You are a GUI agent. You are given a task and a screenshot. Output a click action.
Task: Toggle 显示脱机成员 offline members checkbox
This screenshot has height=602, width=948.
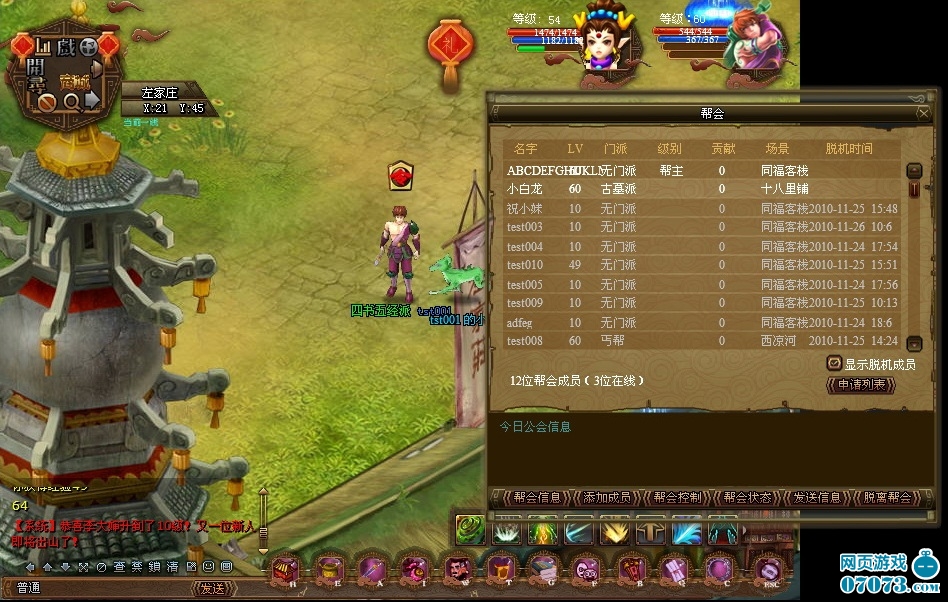[x=834, y=364]
